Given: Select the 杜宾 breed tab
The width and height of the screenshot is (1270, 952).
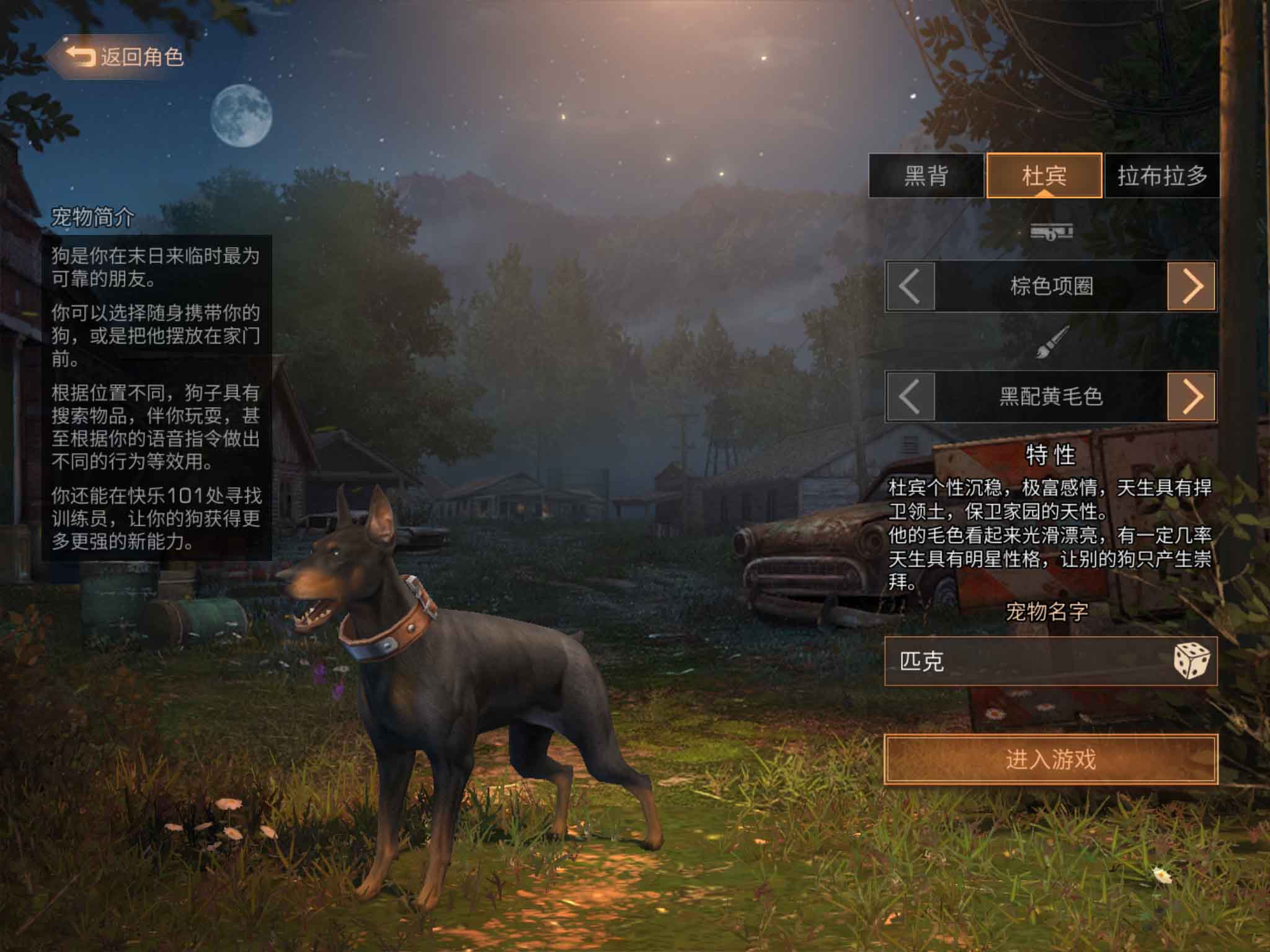Looking at the screenshot, I should pyautogui.click(x=1044, y=176).
